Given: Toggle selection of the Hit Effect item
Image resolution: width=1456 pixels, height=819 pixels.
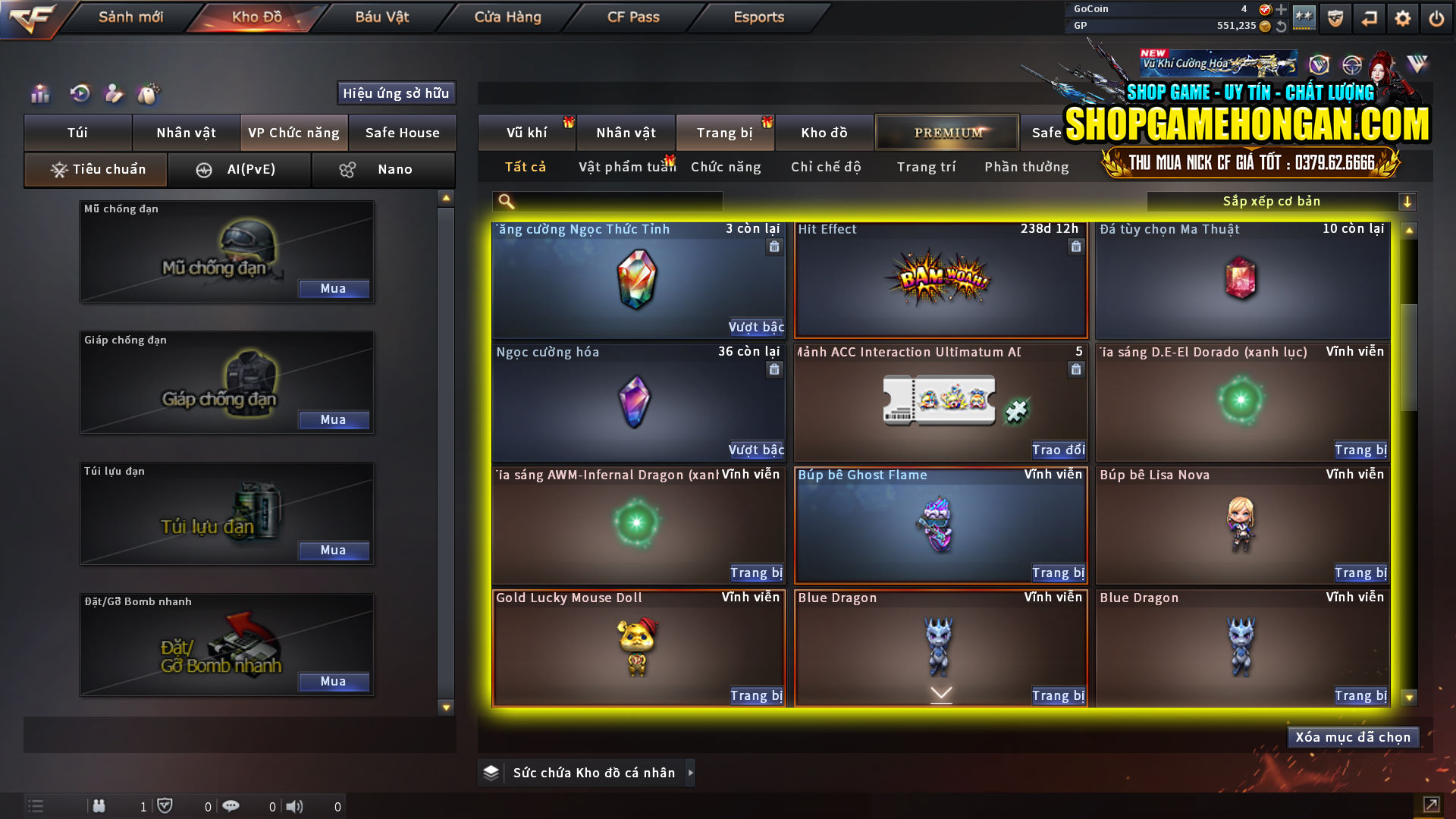Looking at the screenshot, I should [940, 281].
